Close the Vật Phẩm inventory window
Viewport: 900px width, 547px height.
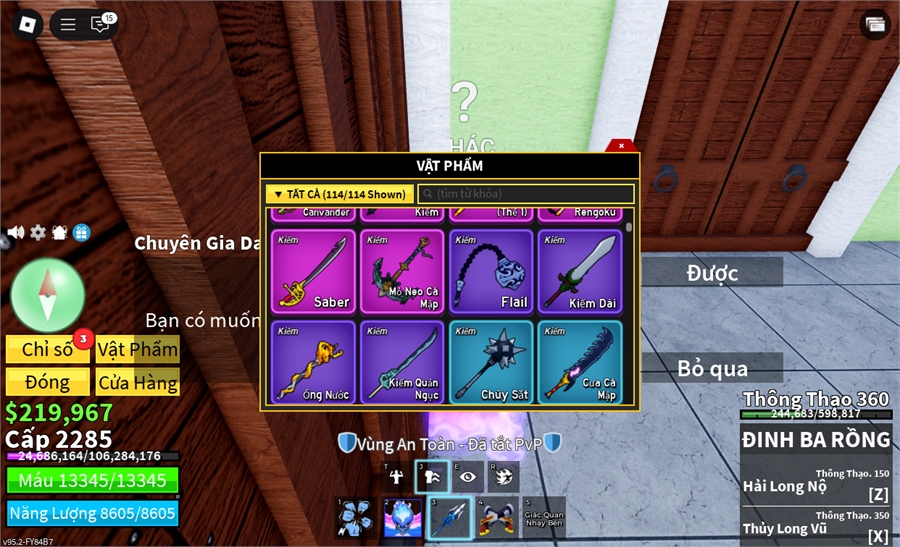tap(621, 146)
